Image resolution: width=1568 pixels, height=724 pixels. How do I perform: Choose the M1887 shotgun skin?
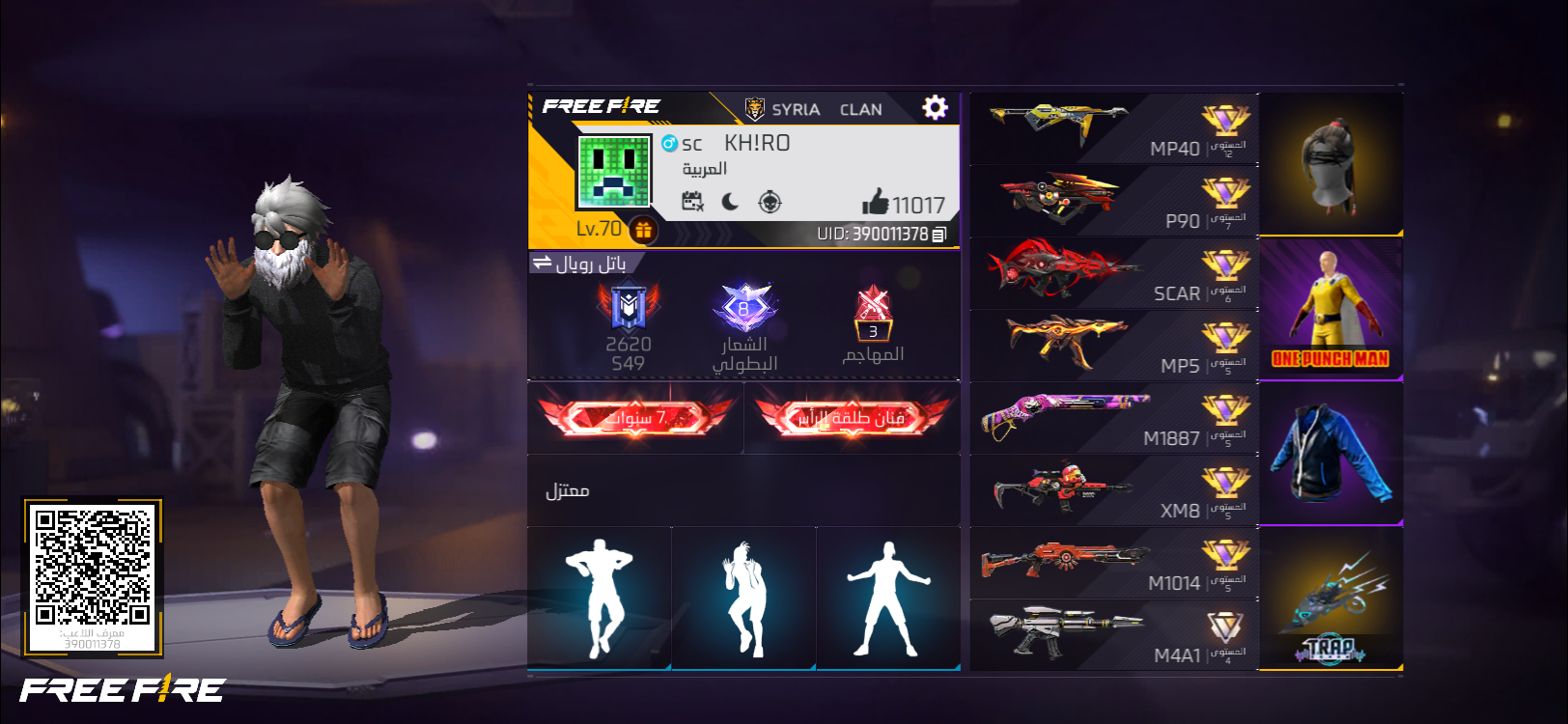point(1113,418)
